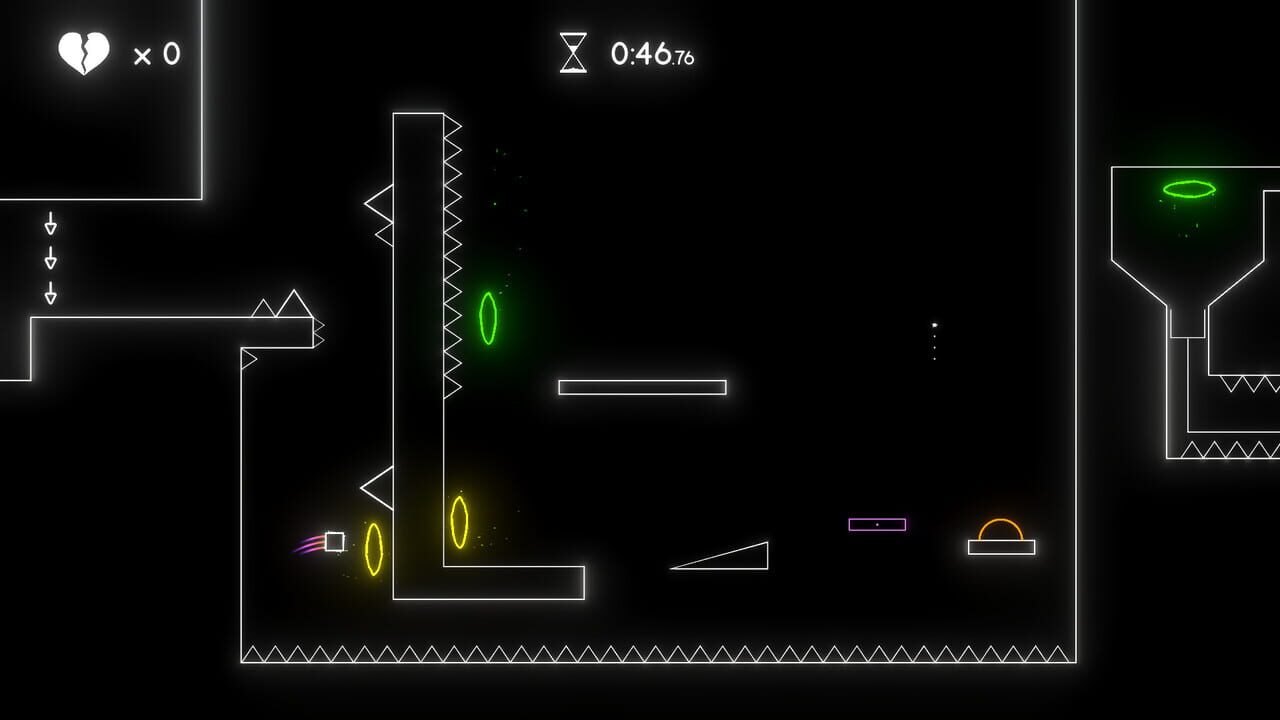Click the white dotted column of particles
The image size is (1280, 720).
[933, 340]
